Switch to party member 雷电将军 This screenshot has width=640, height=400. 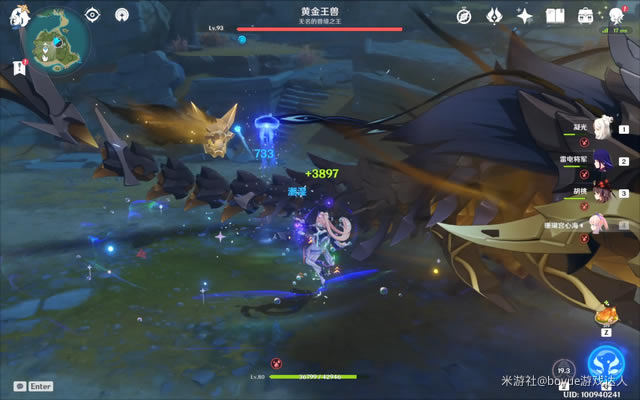pos(603,160)
